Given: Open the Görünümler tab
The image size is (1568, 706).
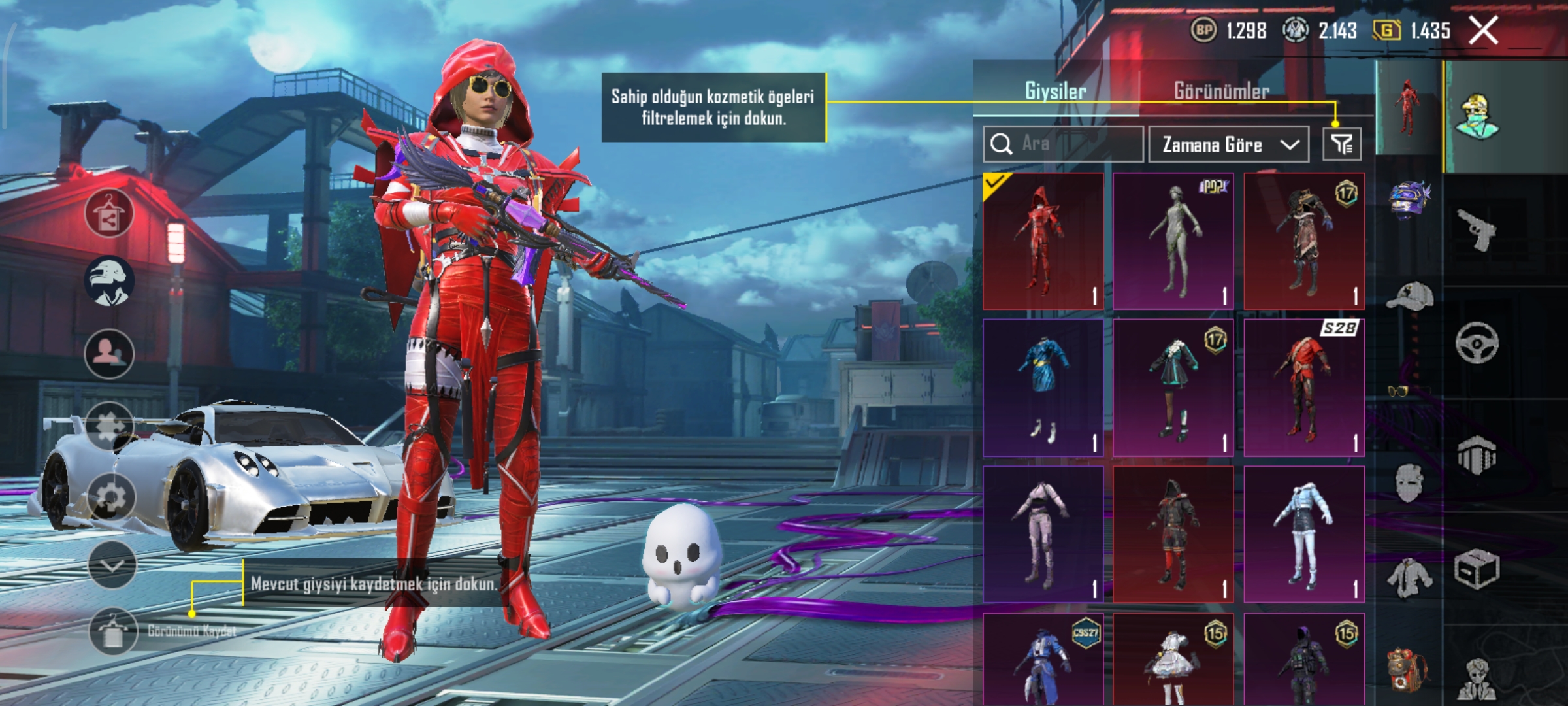Looking at the screenshot, I should tap(1222, 91).
